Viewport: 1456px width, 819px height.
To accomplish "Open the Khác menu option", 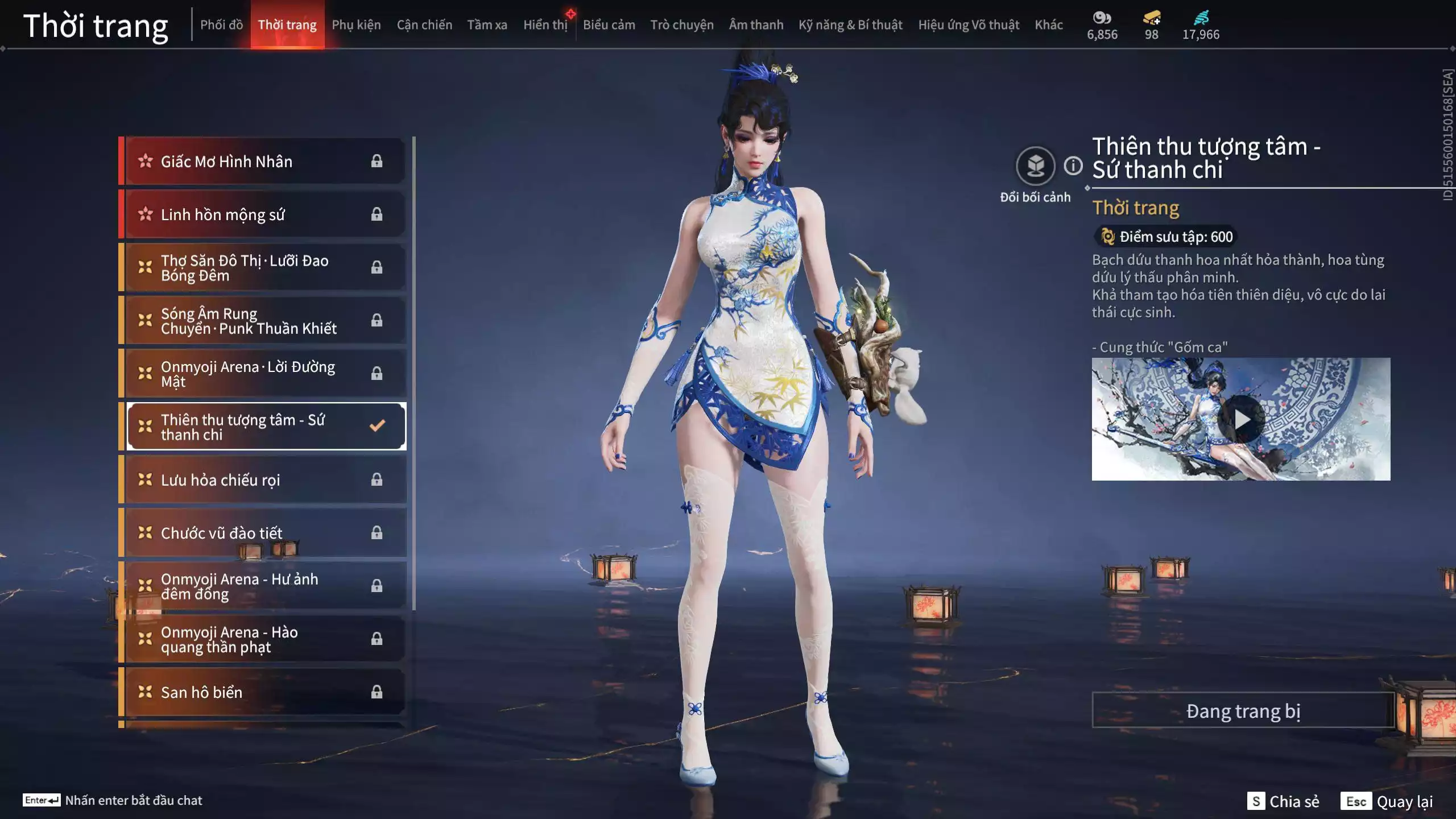I will [x=1049, y=25].
